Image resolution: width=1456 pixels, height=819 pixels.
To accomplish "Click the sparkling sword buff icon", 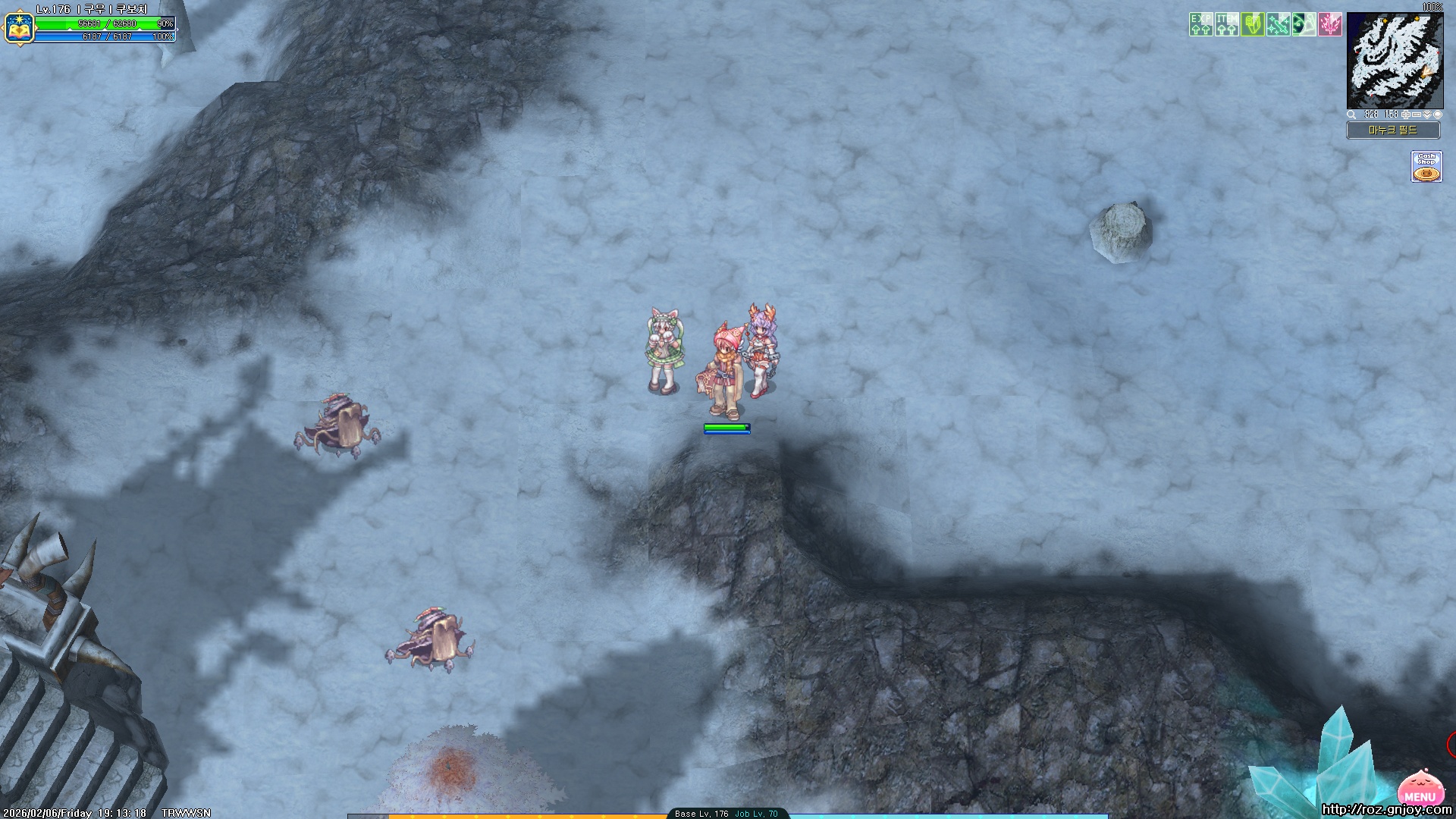I will 1278,24.
